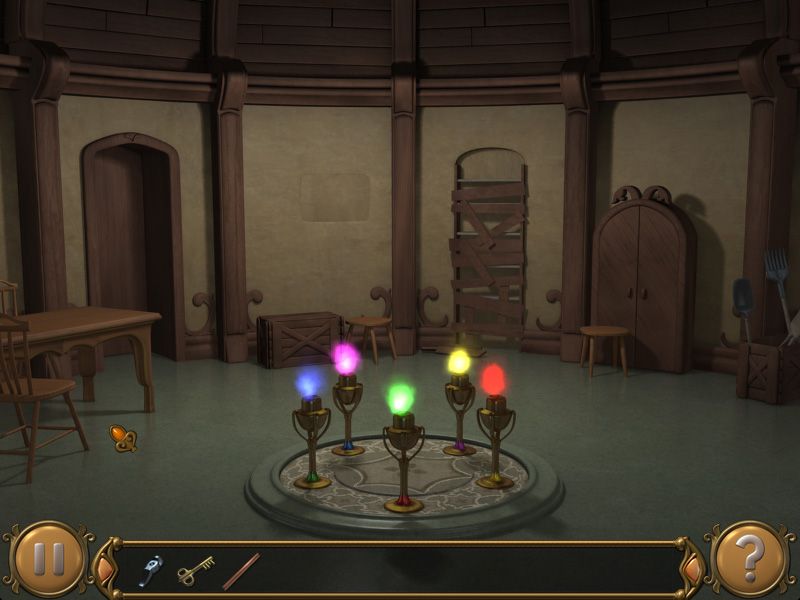Pick the wooden stick from the inventory
Image resolution: width=800 pixels, height=600 pixels.
(241, 571)
